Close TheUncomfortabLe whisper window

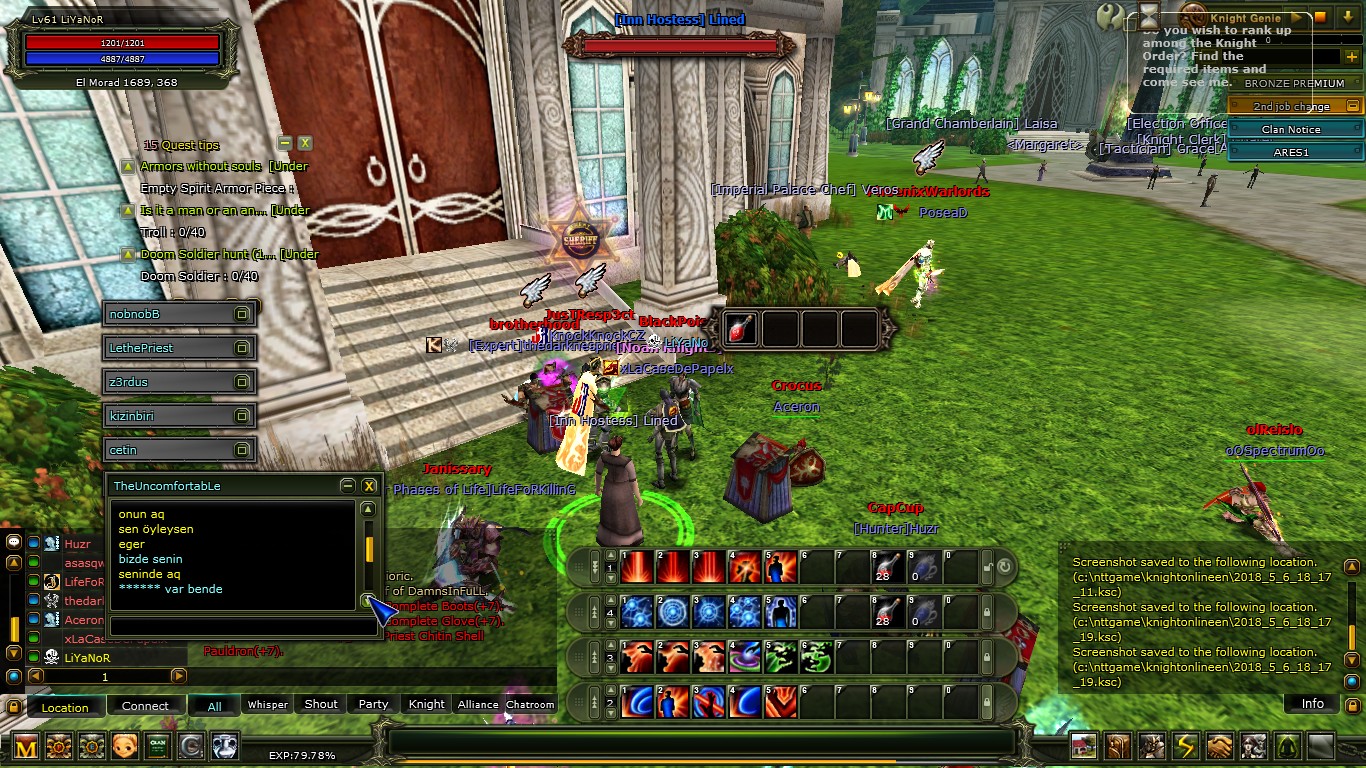click(369, 486)
